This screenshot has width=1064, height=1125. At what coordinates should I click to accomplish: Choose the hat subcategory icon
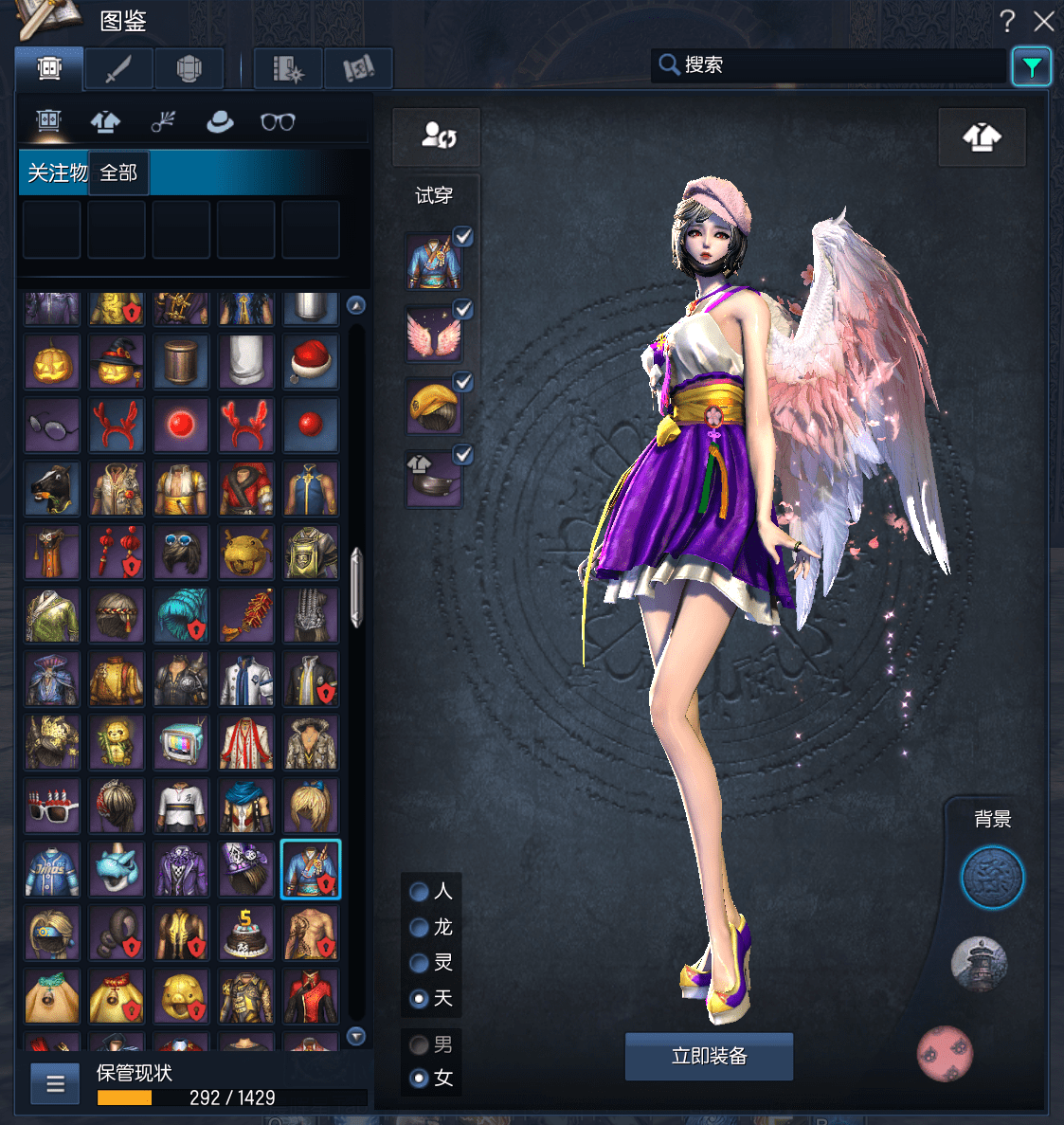click(x=220, y=121)
